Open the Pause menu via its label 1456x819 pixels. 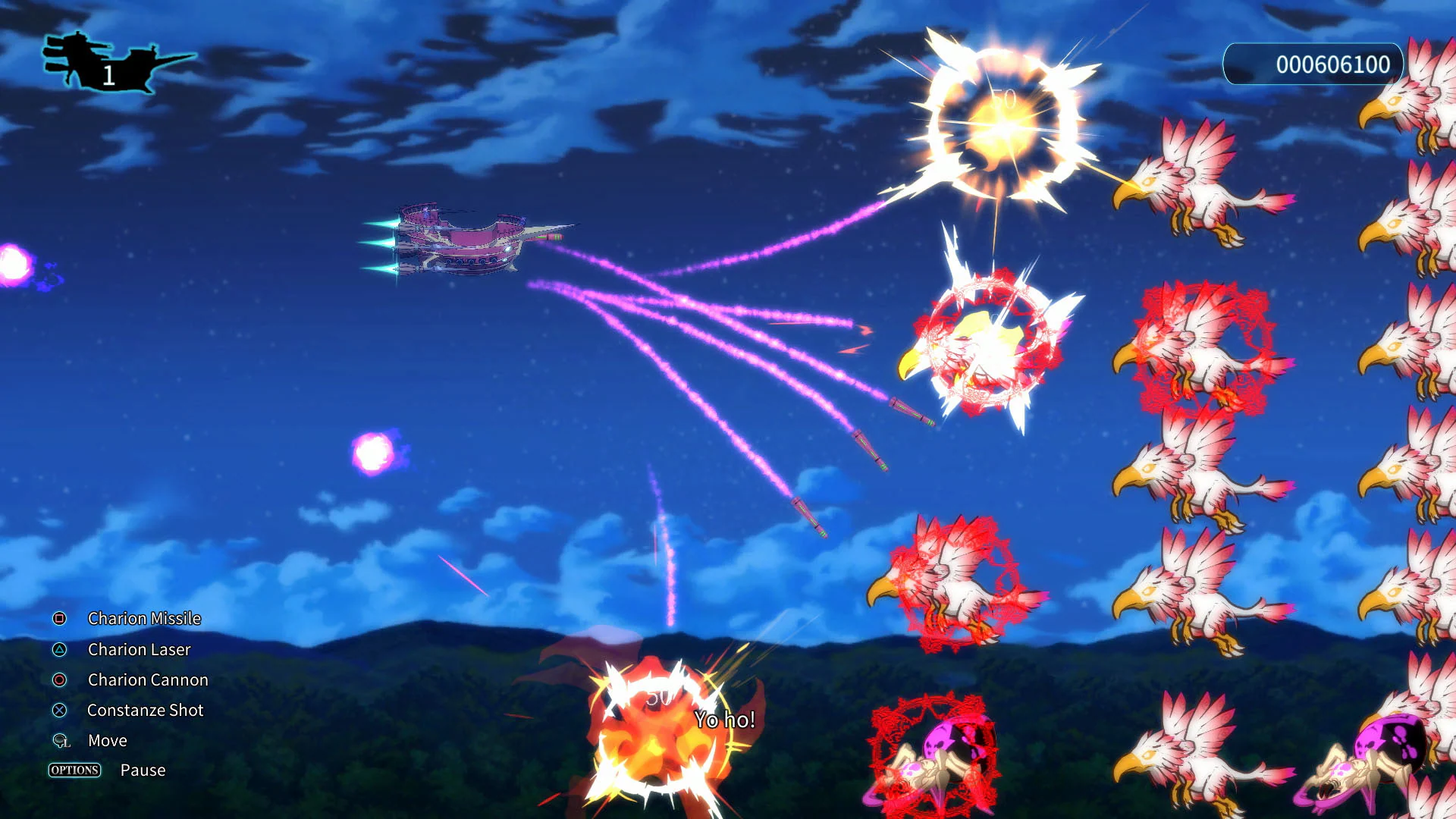tap(142, 770)
